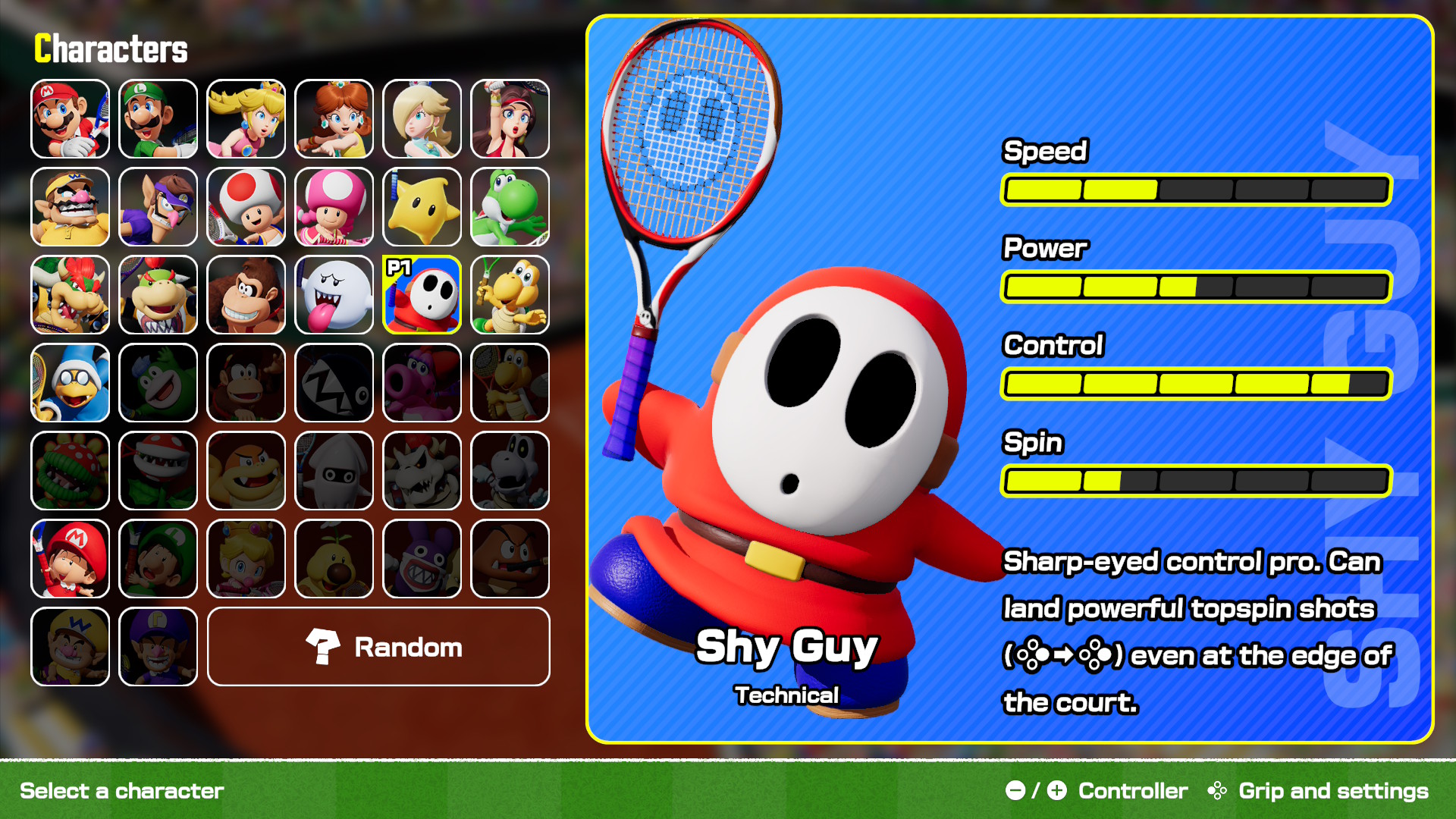Click the Random character button
The width and height of the screenshot is (1456, 819).
tap(378, 647)
